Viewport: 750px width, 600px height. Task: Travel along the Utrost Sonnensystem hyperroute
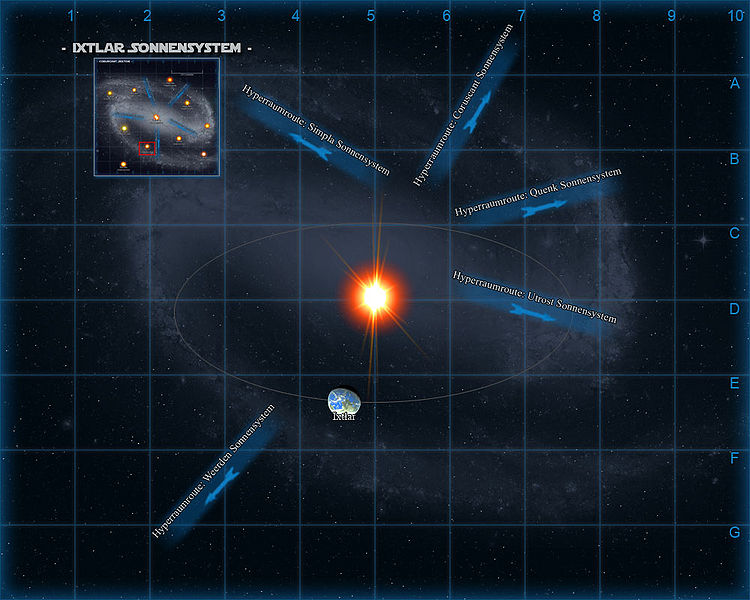point(534,300)
